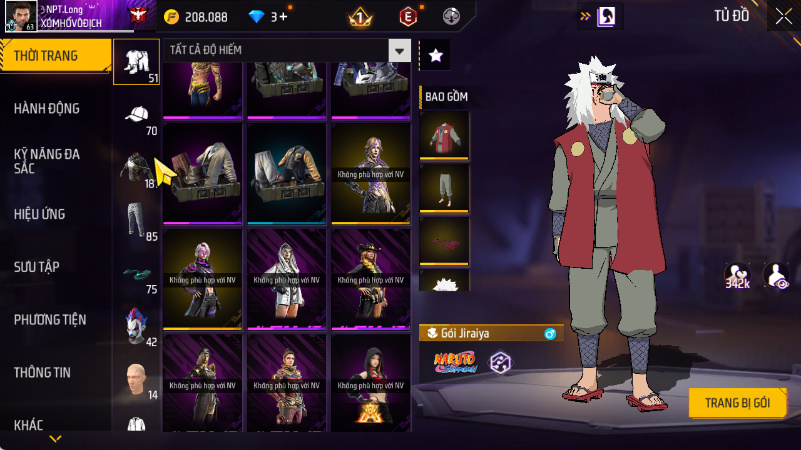801x450 pixels.
Task: Select the THỜI TRANG tab
Action: [55, 56]
